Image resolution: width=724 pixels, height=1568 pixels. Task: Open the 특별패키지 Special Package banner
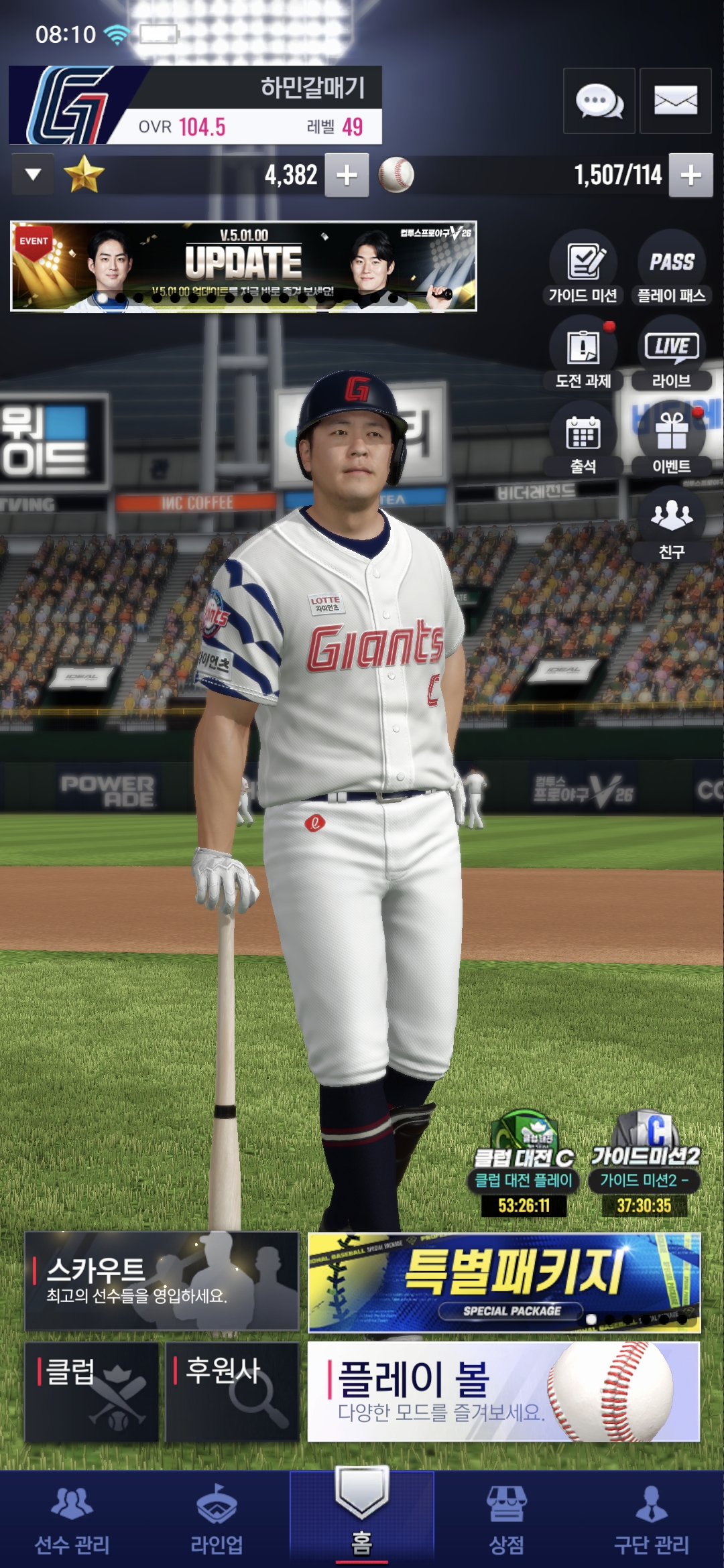[x=503, y=1282]
